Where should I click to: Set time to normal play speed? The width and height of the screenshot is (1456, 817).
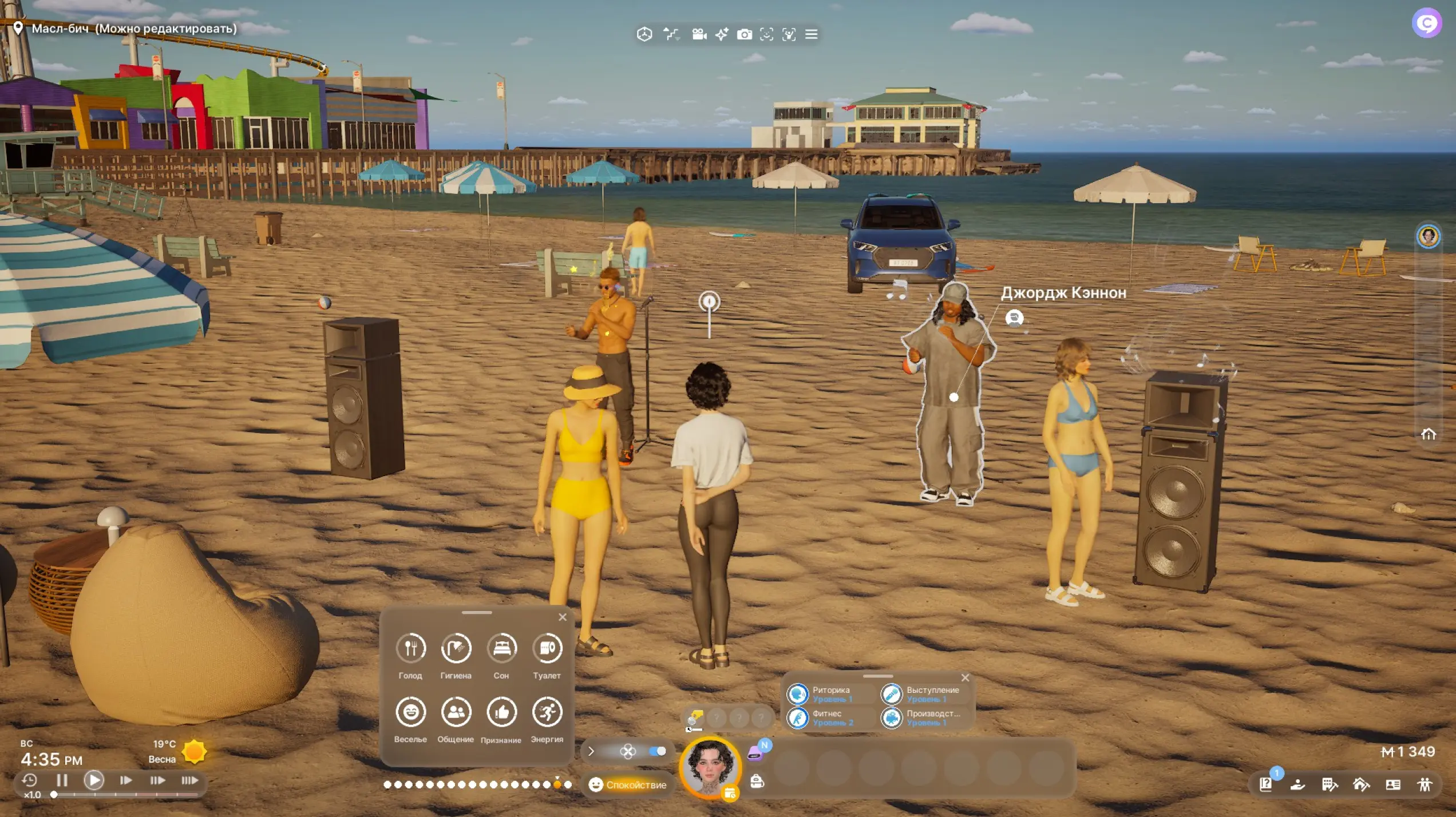(x=94, y=780)
